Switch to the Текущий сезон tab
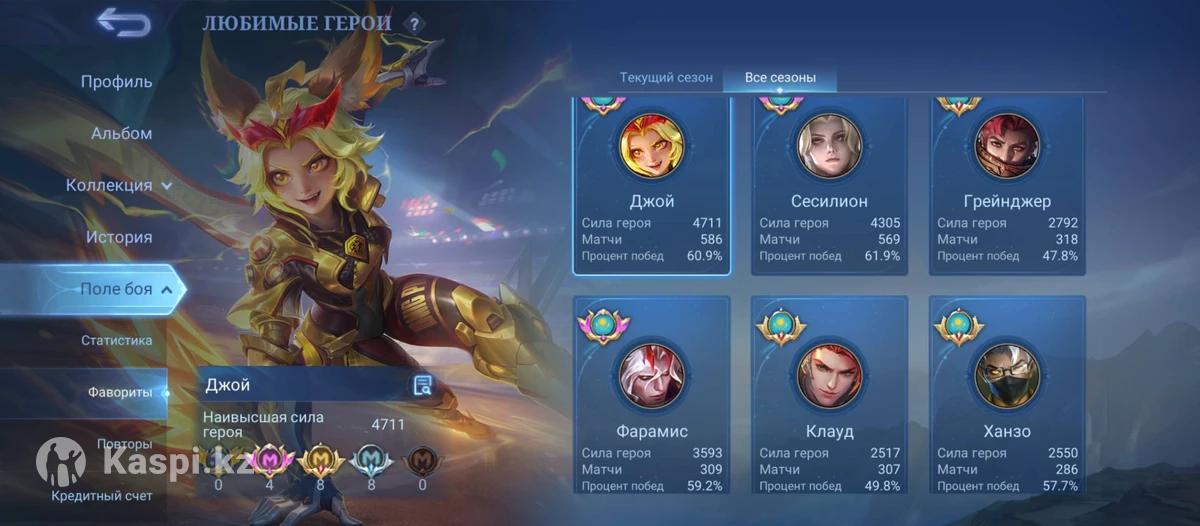Image resolution: width=1200 pixels, height=526 pixels. (666, 78)
